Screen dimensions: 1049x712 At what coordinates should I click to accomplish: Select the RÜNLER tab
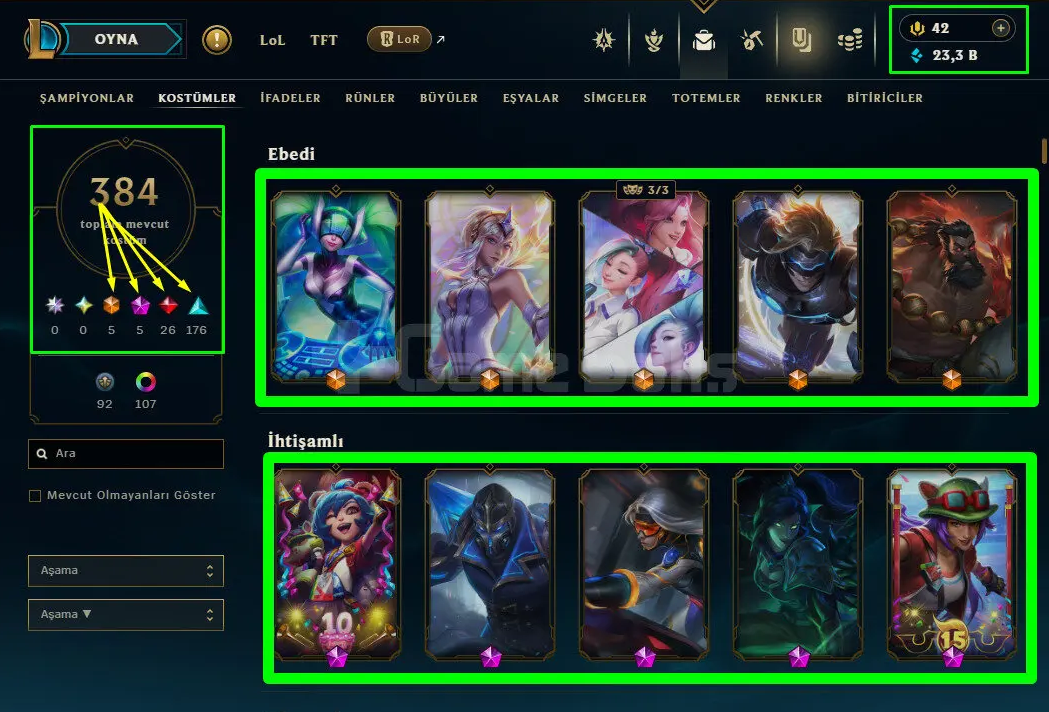[370, 98]
